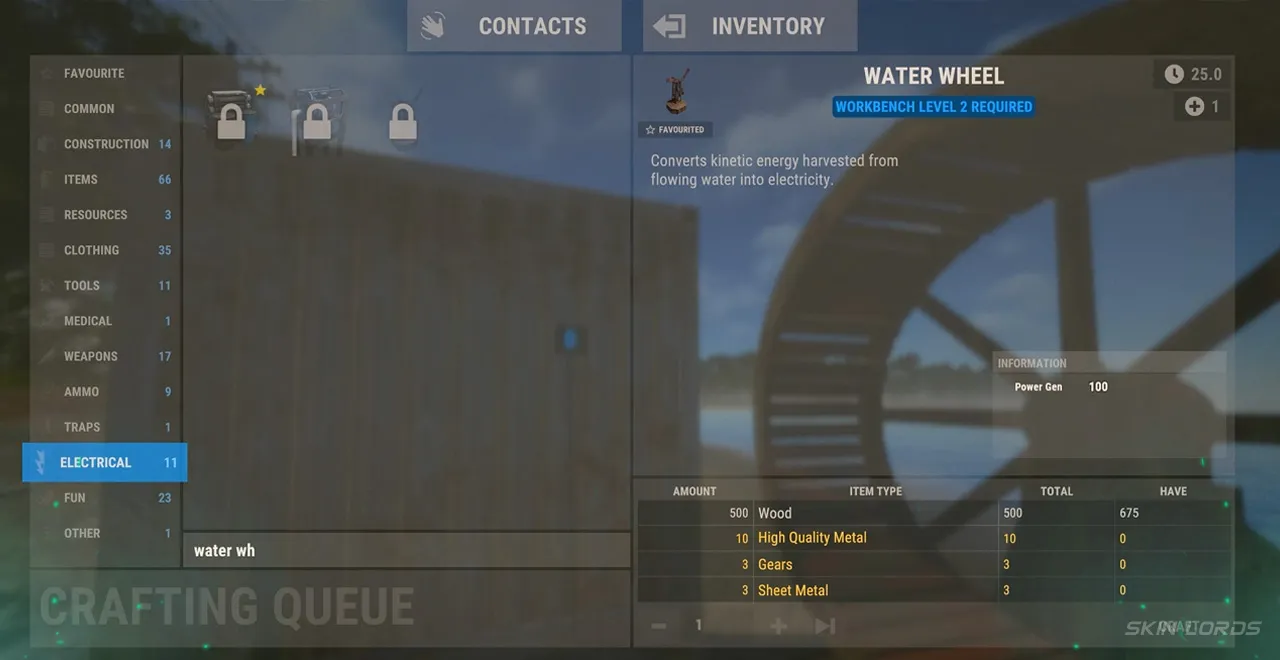
Task: Toggle the Favourited star button
Action: 674,130
